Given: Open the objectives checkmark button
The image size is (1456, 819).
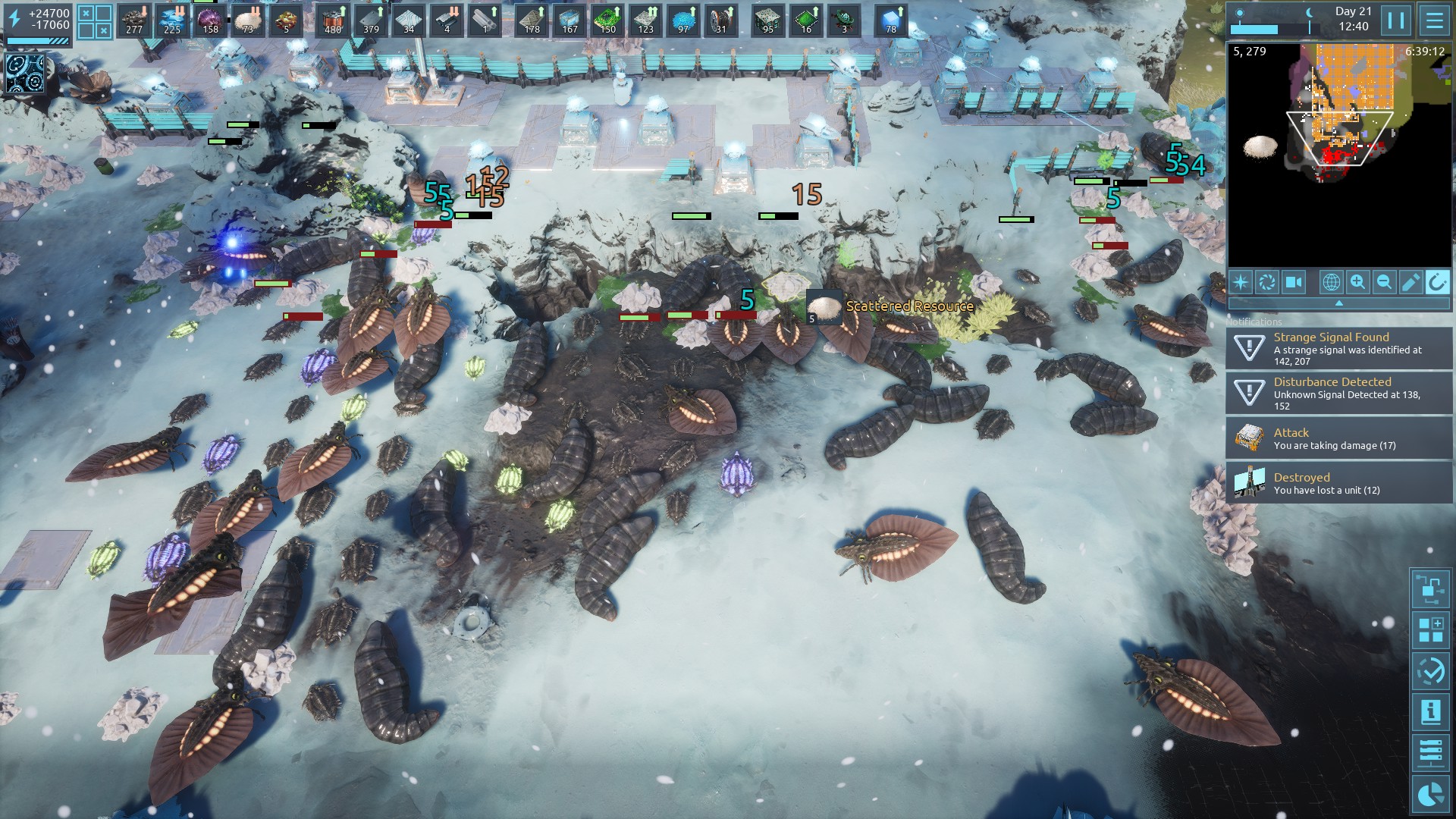Looking at the screenshot, I should (1430, 671).
